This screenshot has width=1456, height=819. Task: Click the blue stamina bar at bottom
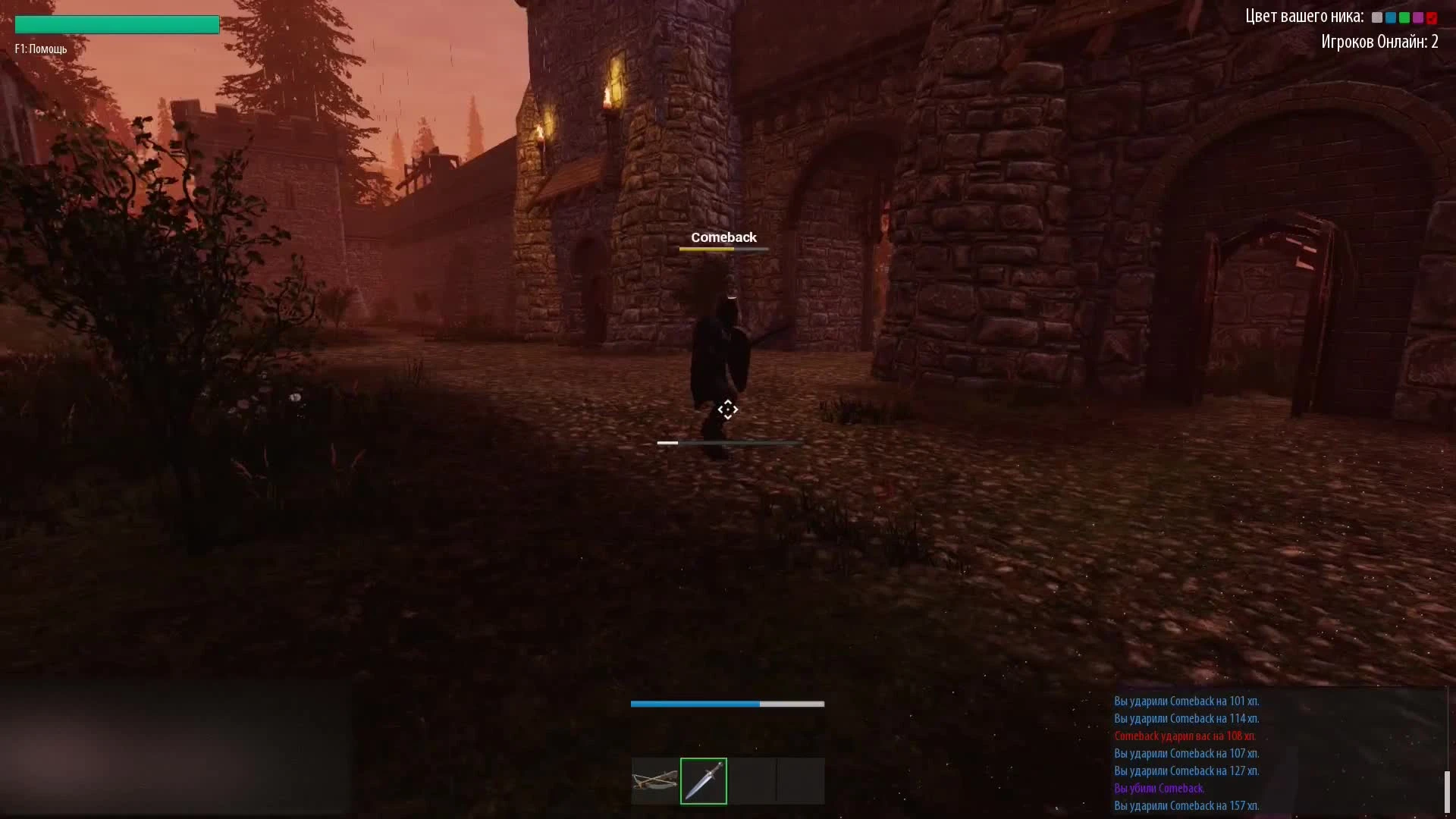(695, 704)
